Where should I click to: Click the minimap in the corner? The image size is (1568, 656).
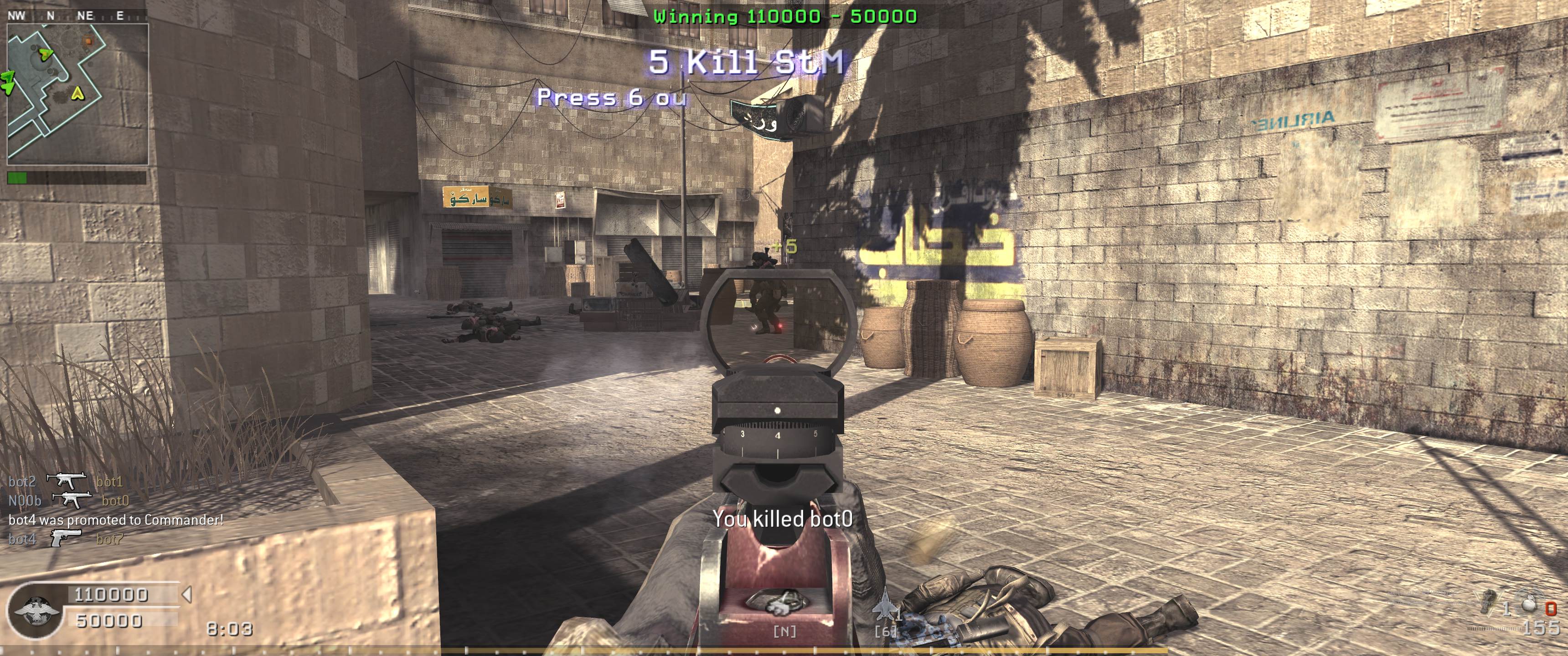77,94
